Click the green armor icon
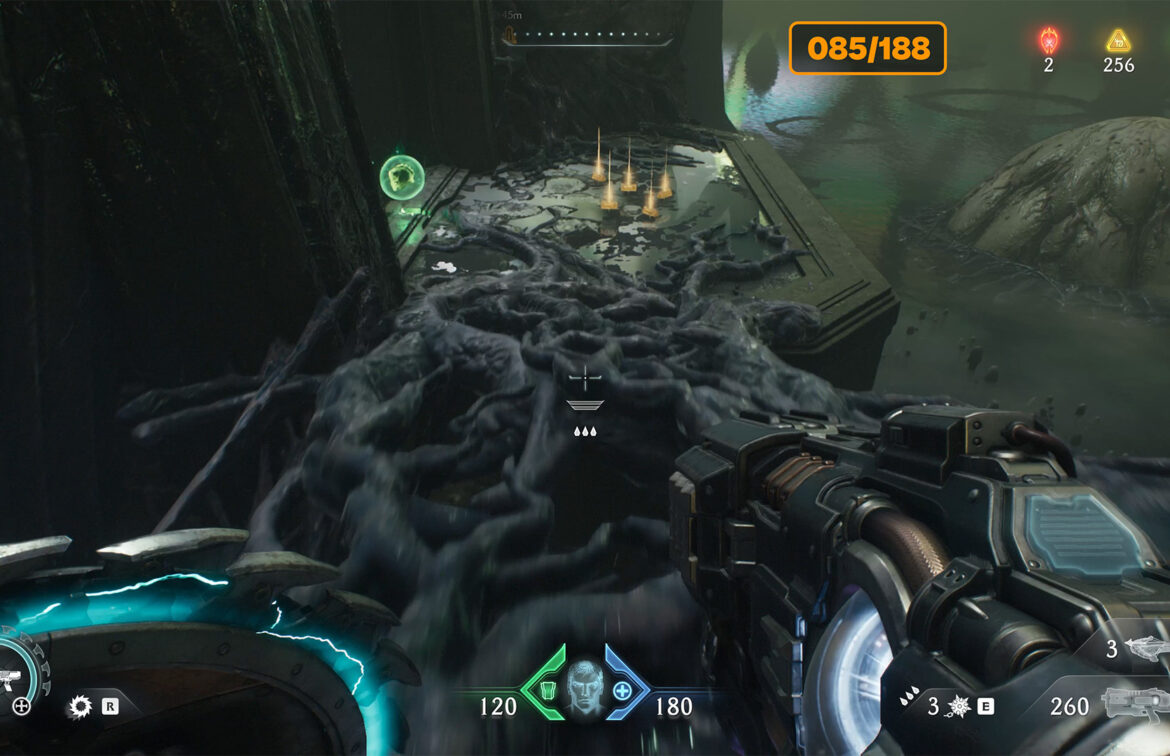1170x756 pixels. pos(546,690)
